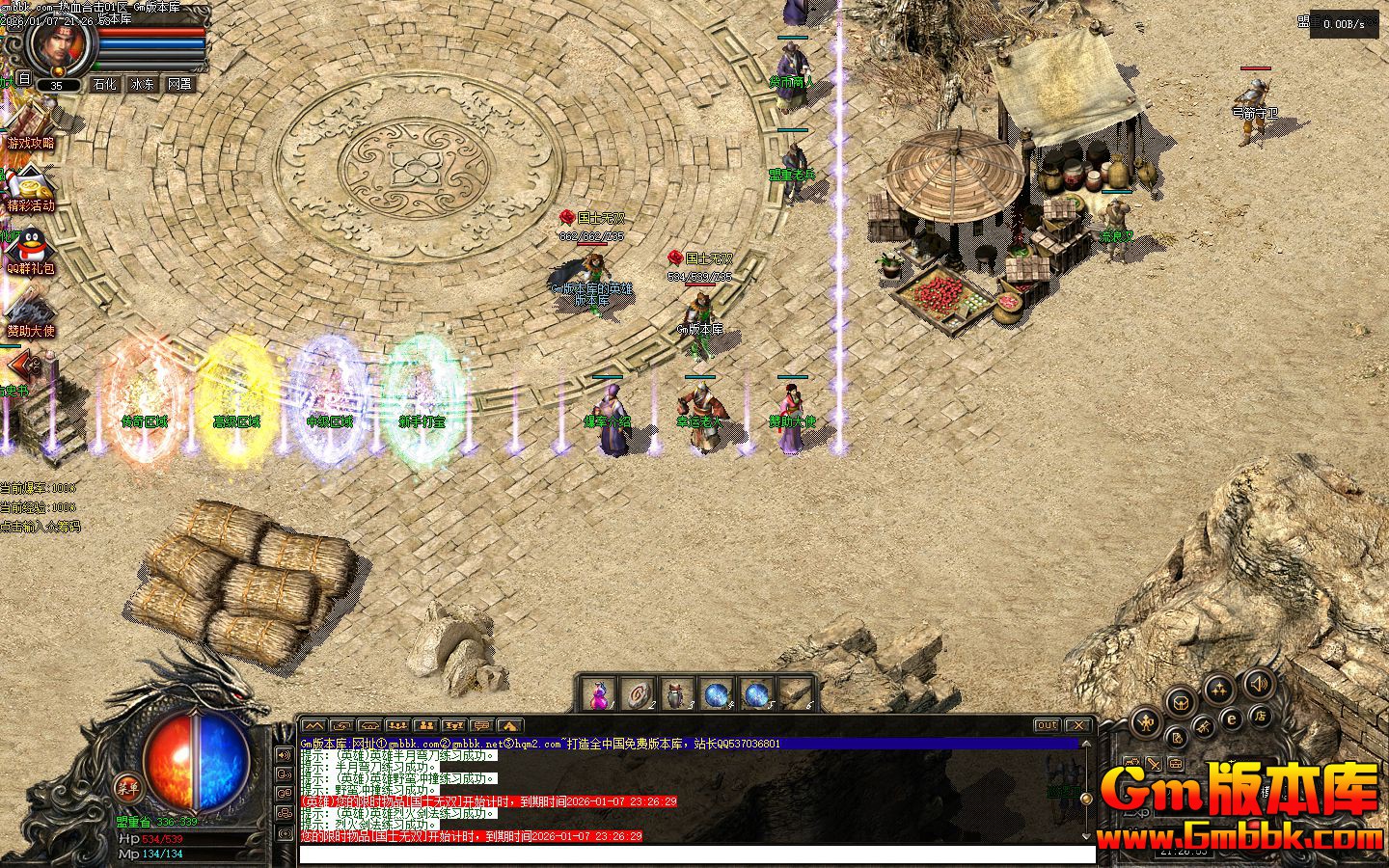Click the 冰冻 status button
This screenshot has width=1389, height=868.
[142, 85]
